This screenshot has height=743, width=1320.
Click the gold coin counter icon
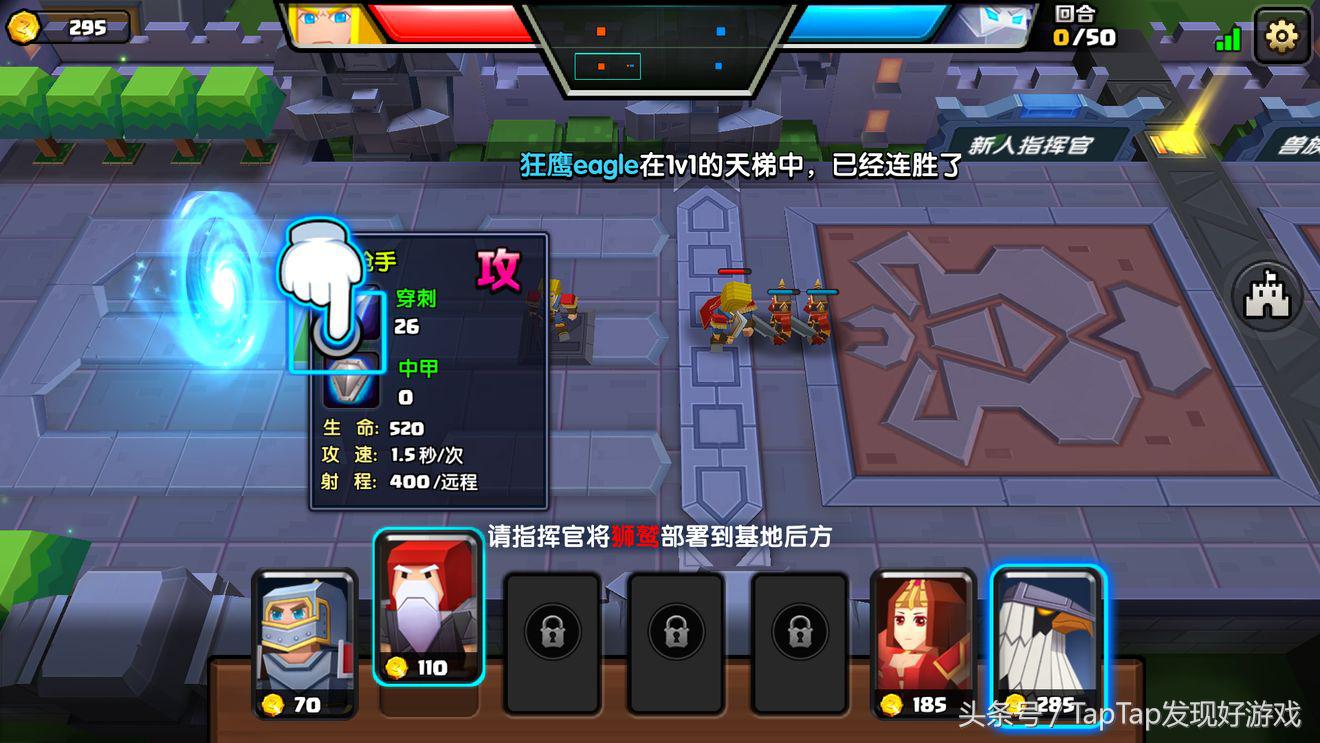click(x=28, y=26)
